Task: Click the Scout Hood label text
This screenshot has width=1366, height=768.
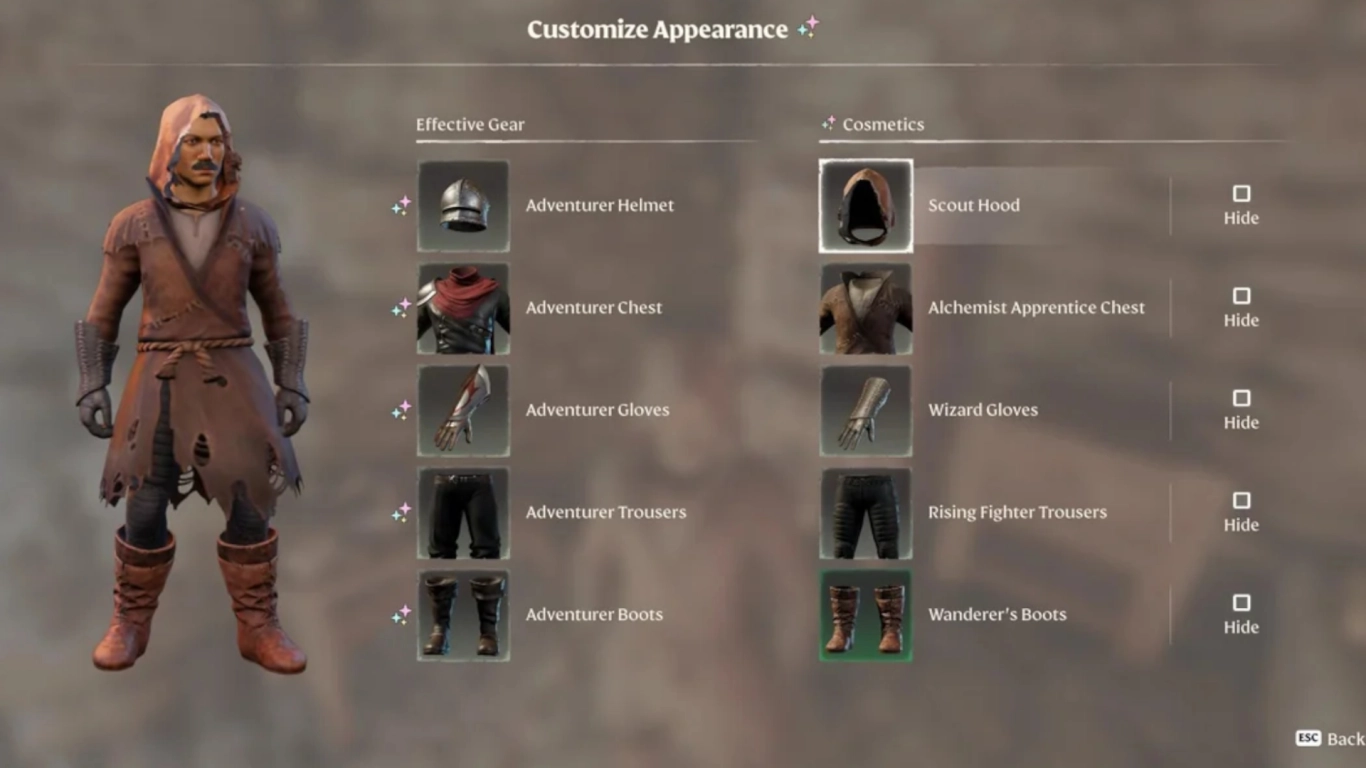Action: pos(973,205)
